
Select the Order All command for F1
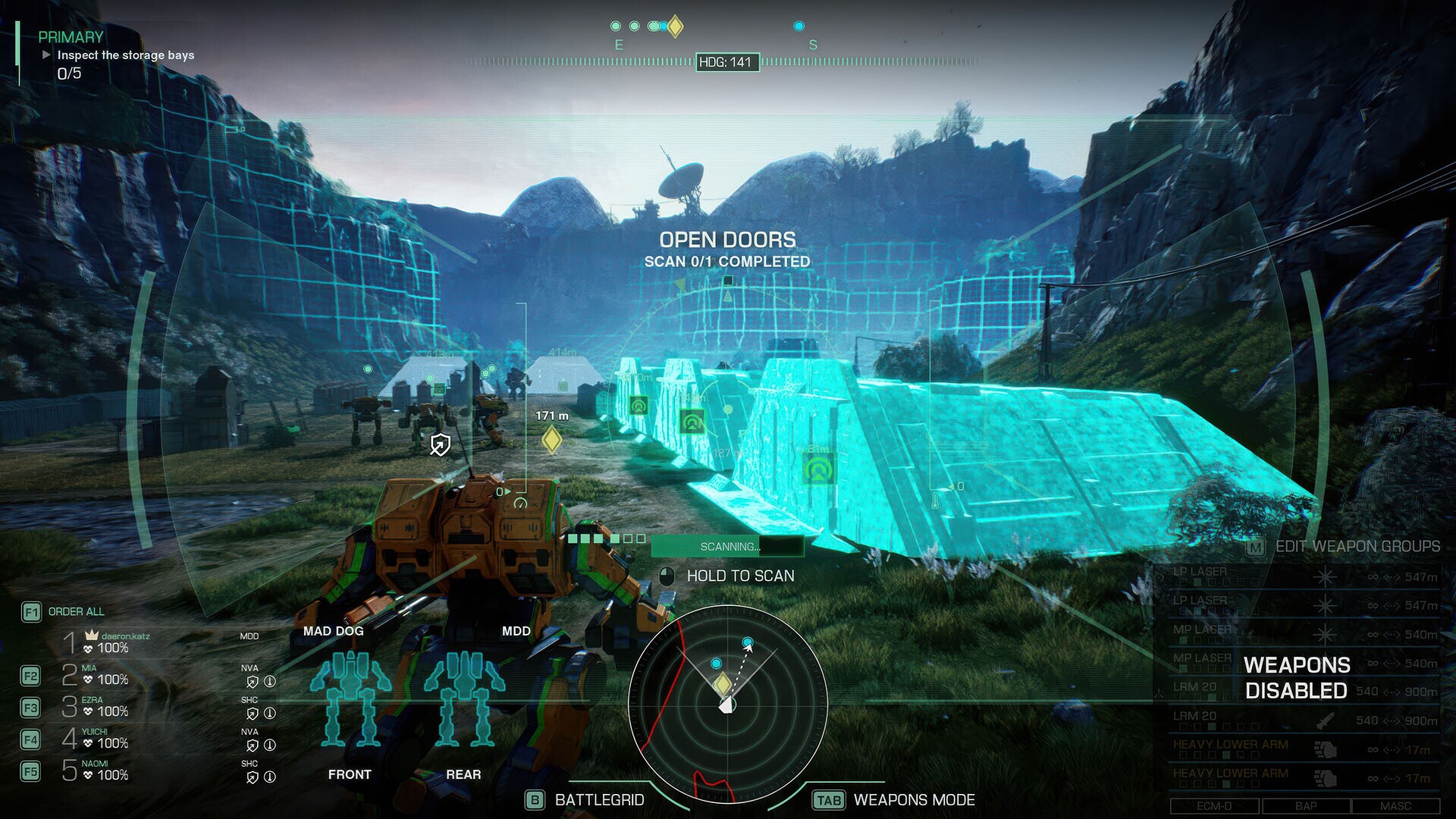75,611
